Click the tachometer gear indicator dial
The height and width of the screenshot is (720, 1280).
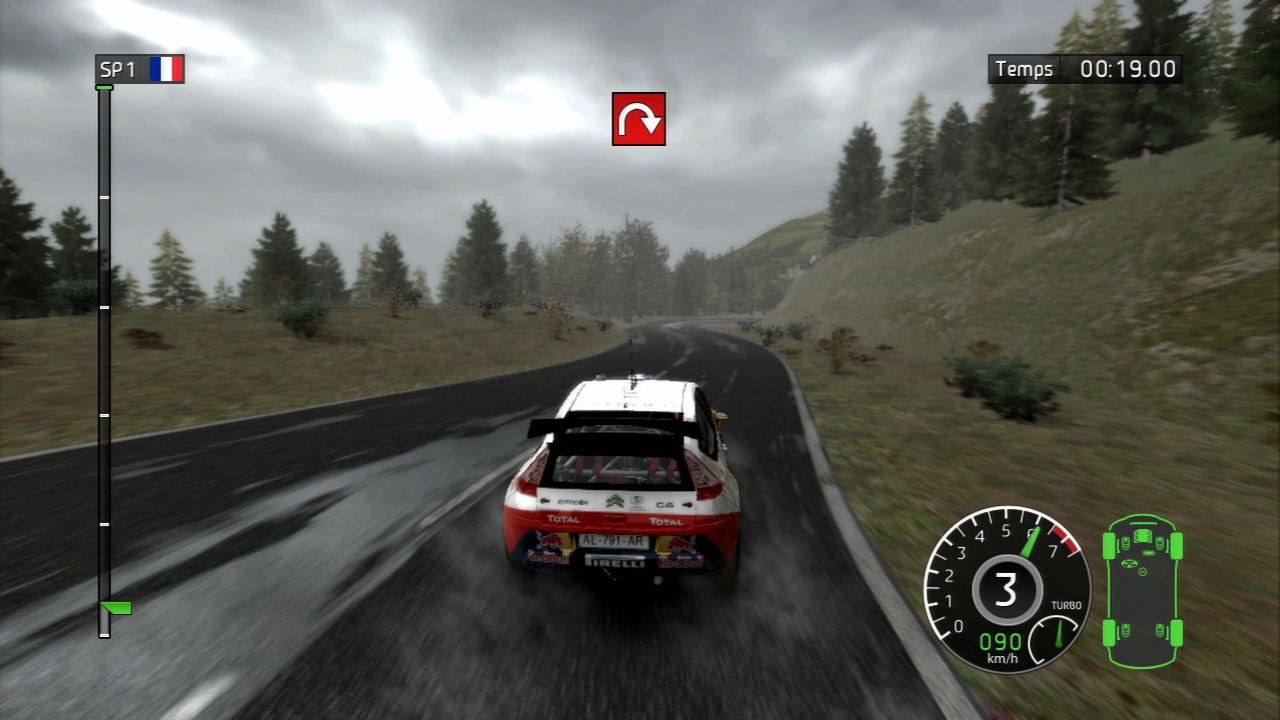1005,588
